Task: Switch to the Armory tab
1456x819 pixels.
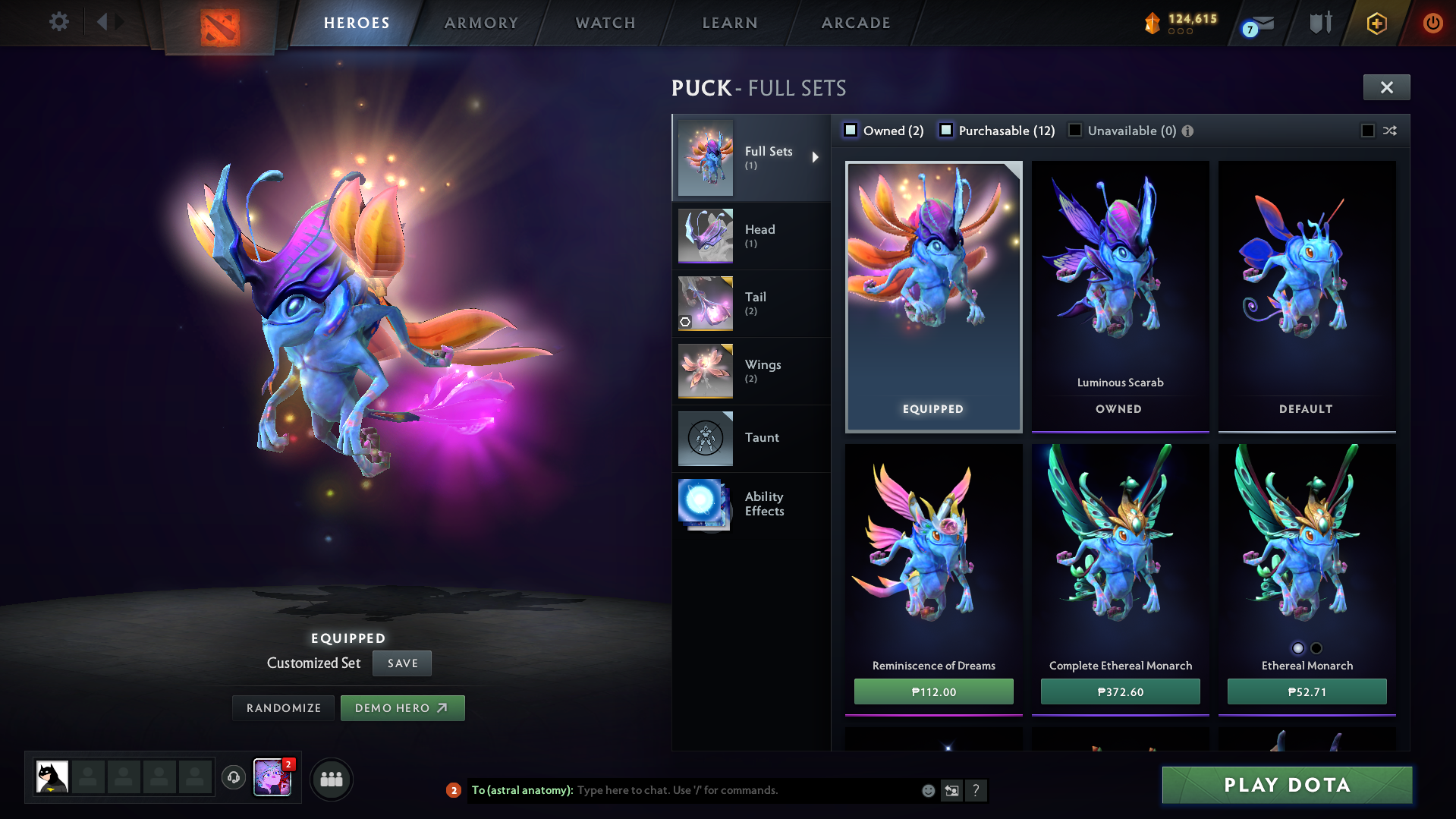Action: point(482,22)
